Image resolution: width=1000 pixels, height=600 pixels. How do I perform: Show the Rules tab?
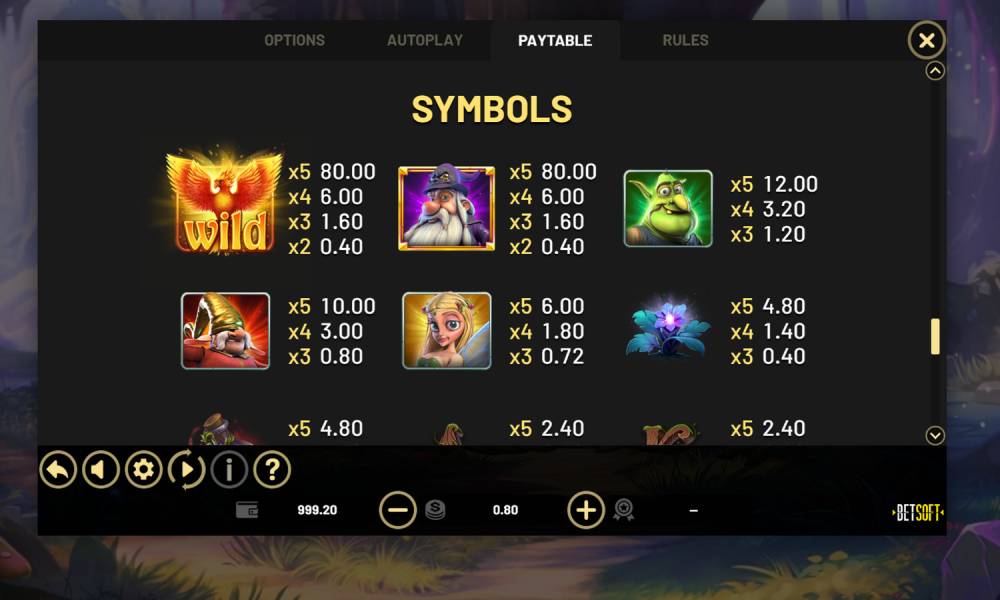click(x=685, y=40)
